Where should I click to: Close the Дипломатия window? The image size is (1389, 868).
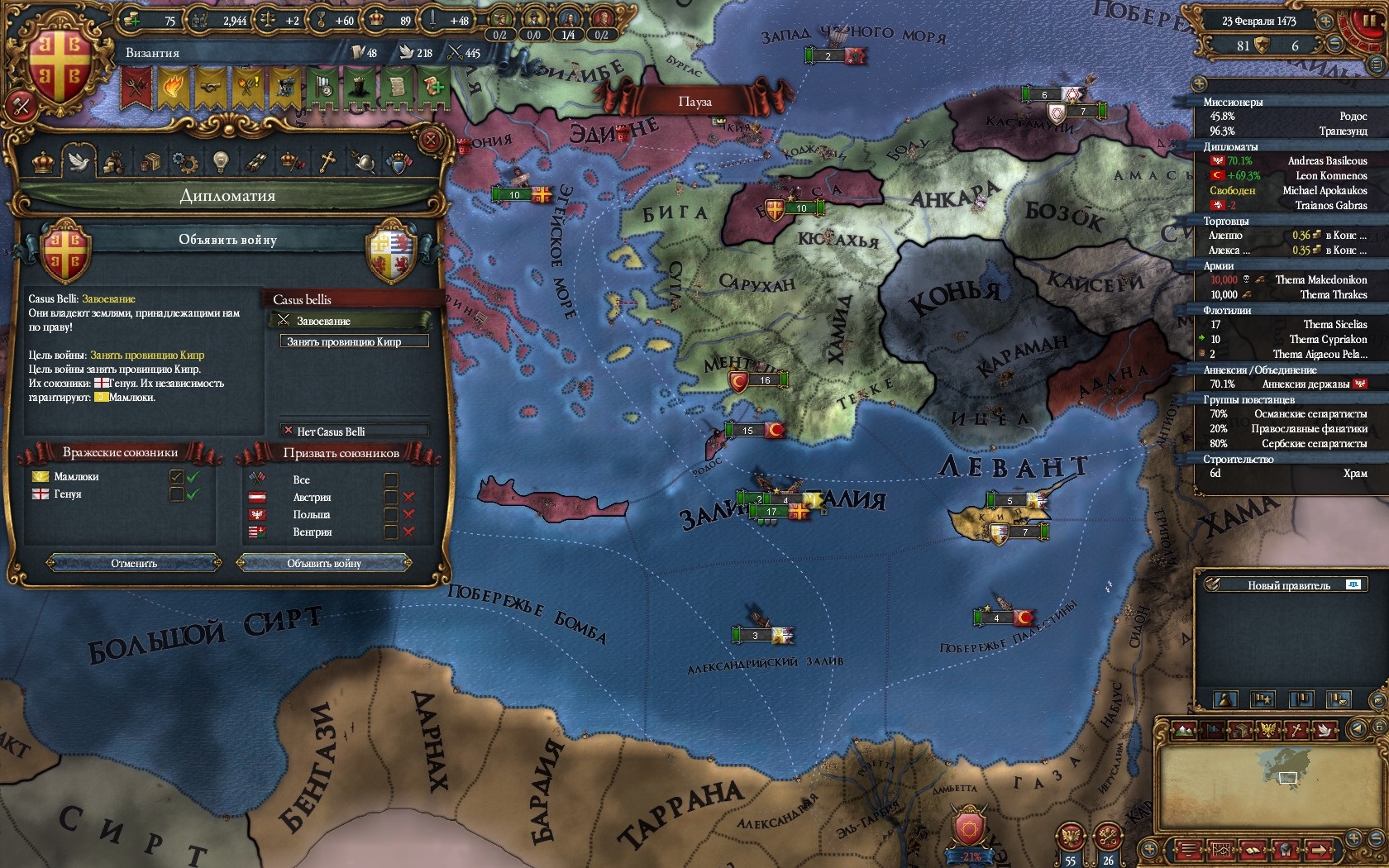(x=430, y=140)
